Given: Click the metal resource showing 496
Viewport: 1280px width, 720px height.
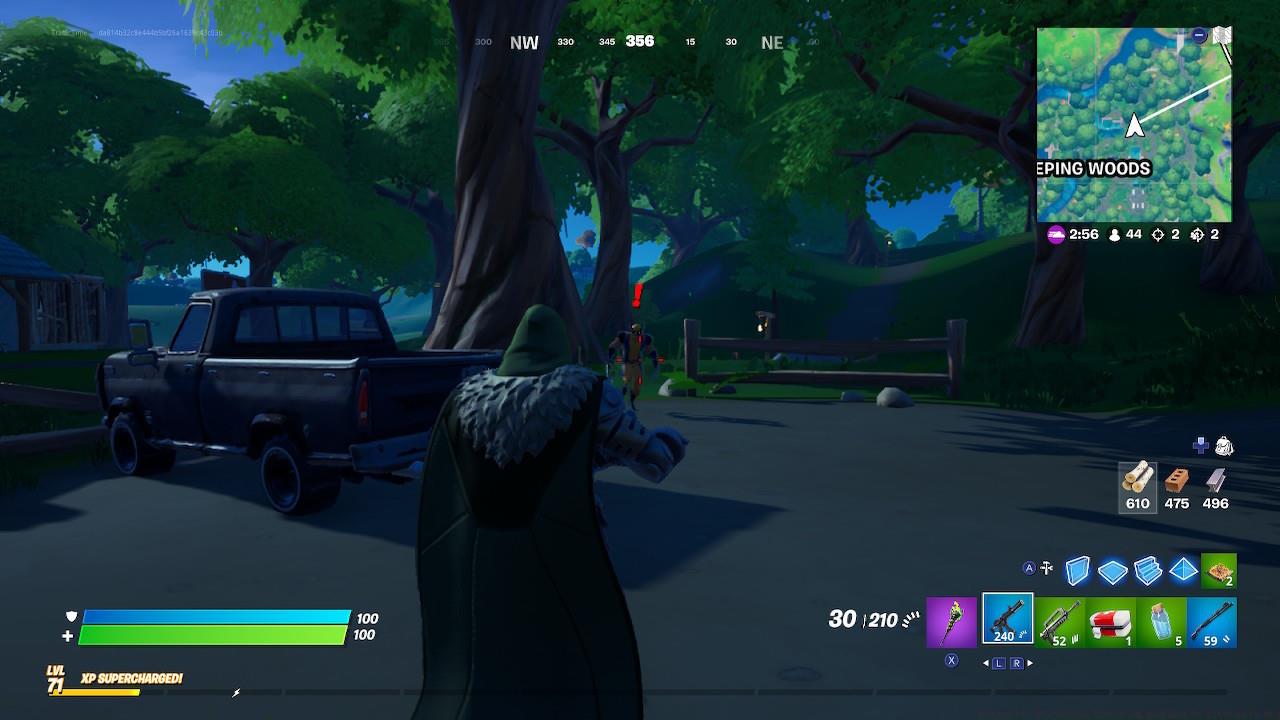Looking at the screenshot, I should 1215,487.
